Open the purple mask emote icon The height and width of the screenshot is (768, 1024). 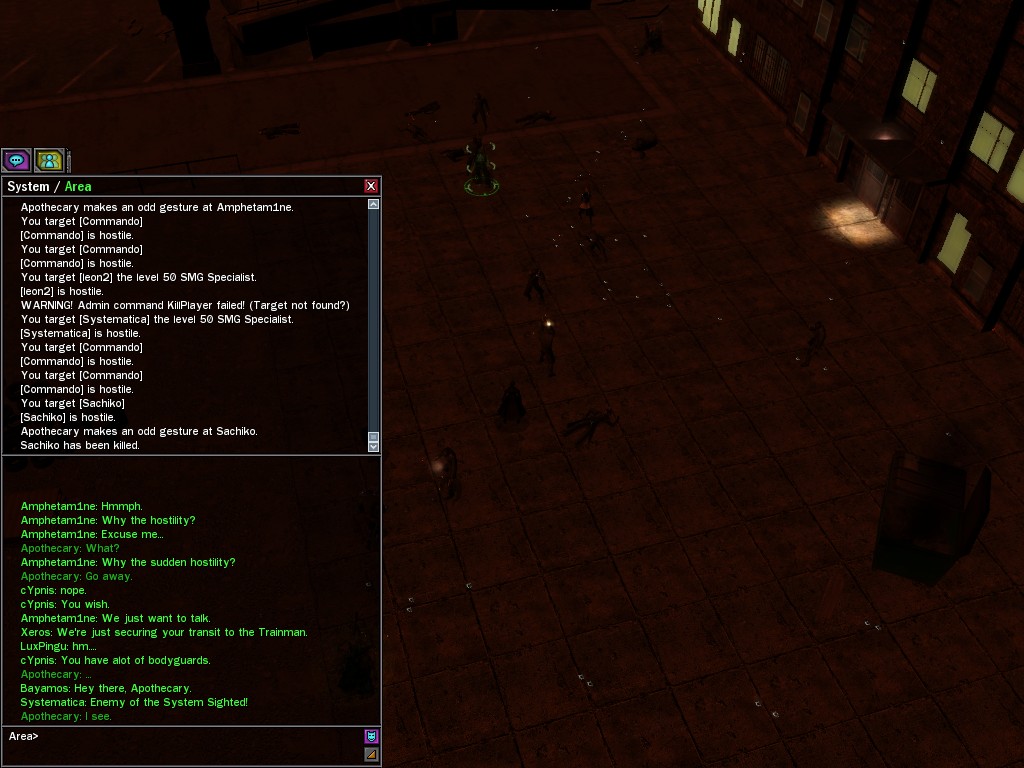pyautogui.click(x=371, y=737)
